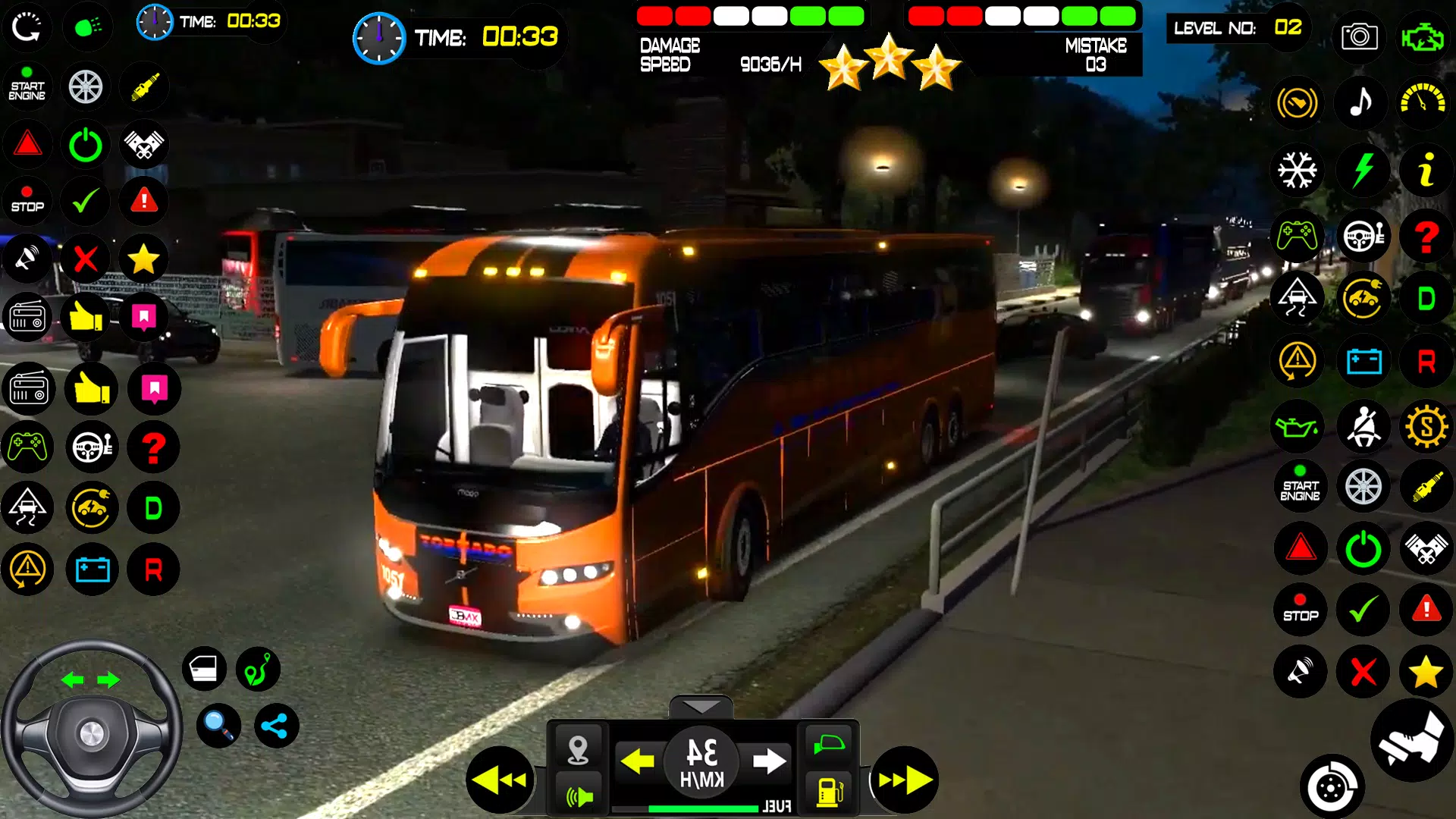Toggle the music note button

click(1361, 102)
